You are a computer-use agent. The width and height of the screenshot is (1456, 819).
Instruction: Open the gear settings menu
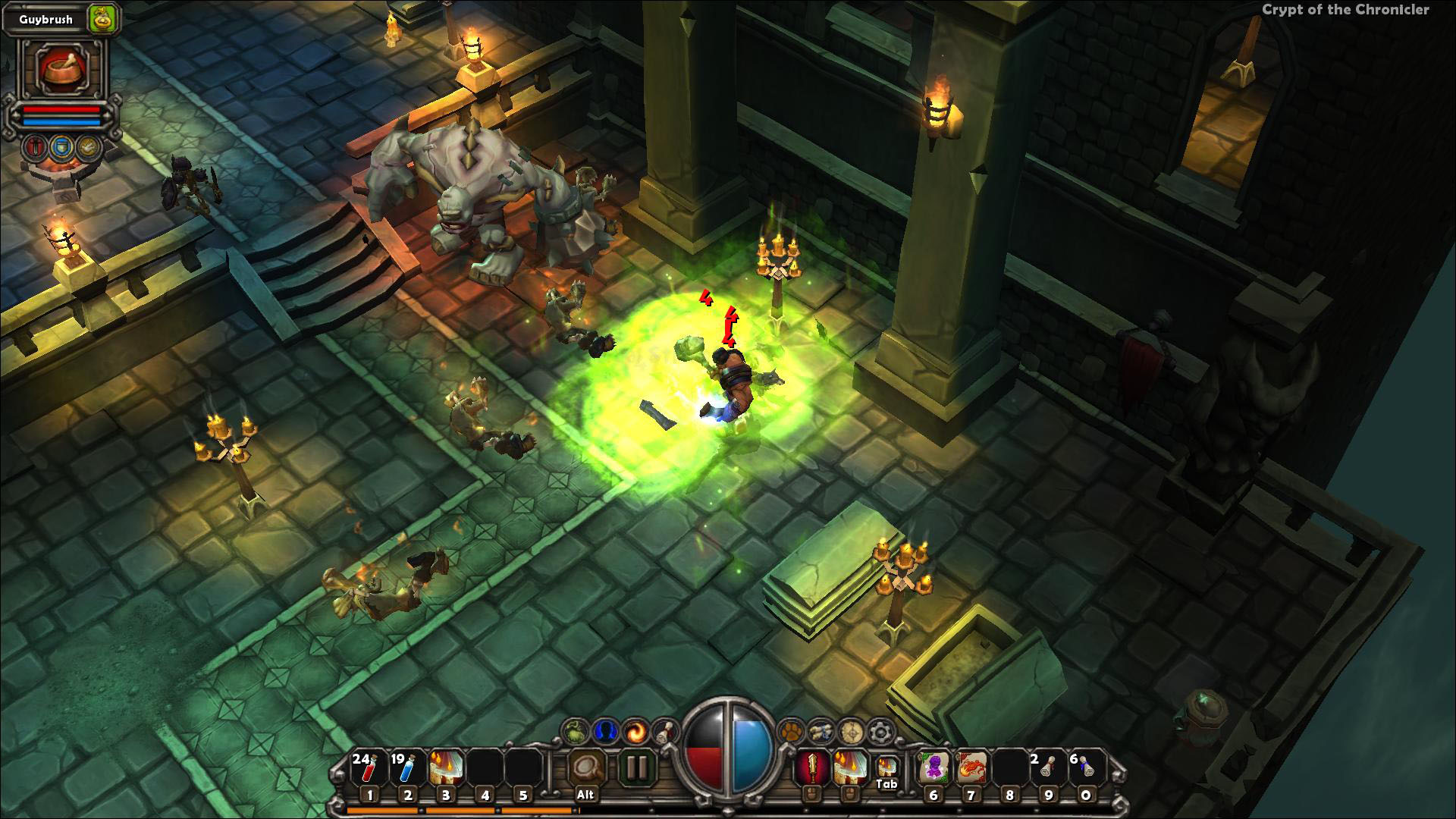[880, 732]
